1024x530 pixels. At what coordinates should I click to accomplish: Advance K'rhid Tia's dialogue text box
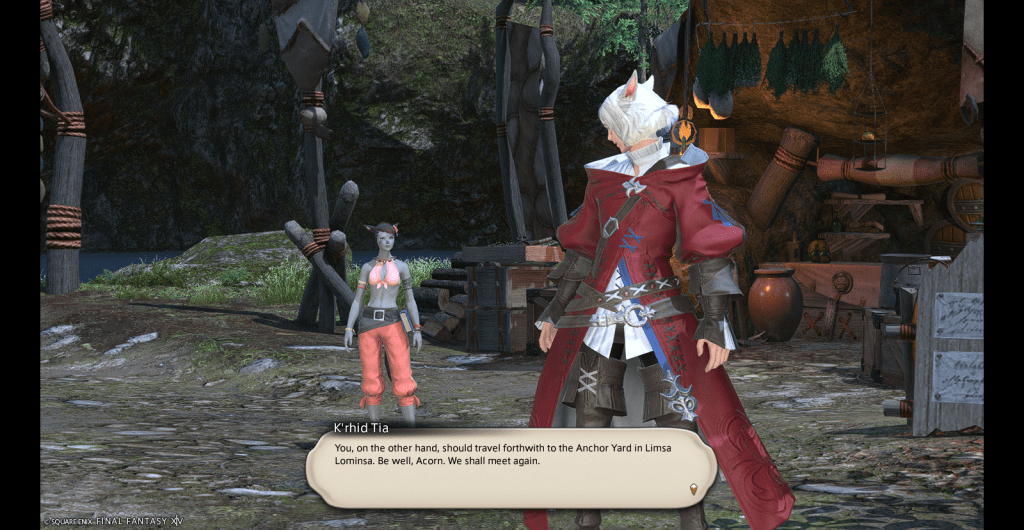pos(510,466)
